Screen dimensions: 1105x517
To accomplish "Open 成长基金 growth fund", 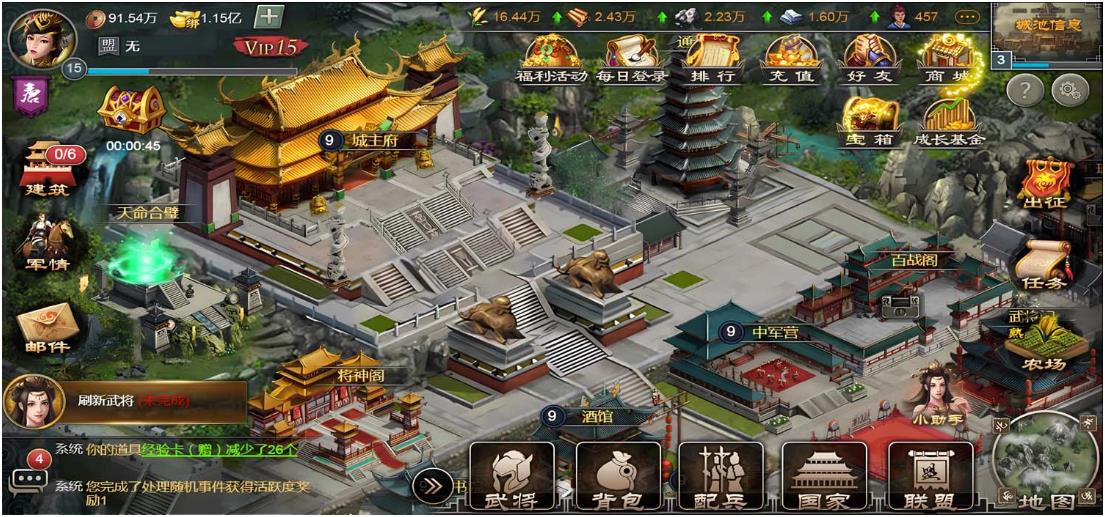I will tap(948, 122).
